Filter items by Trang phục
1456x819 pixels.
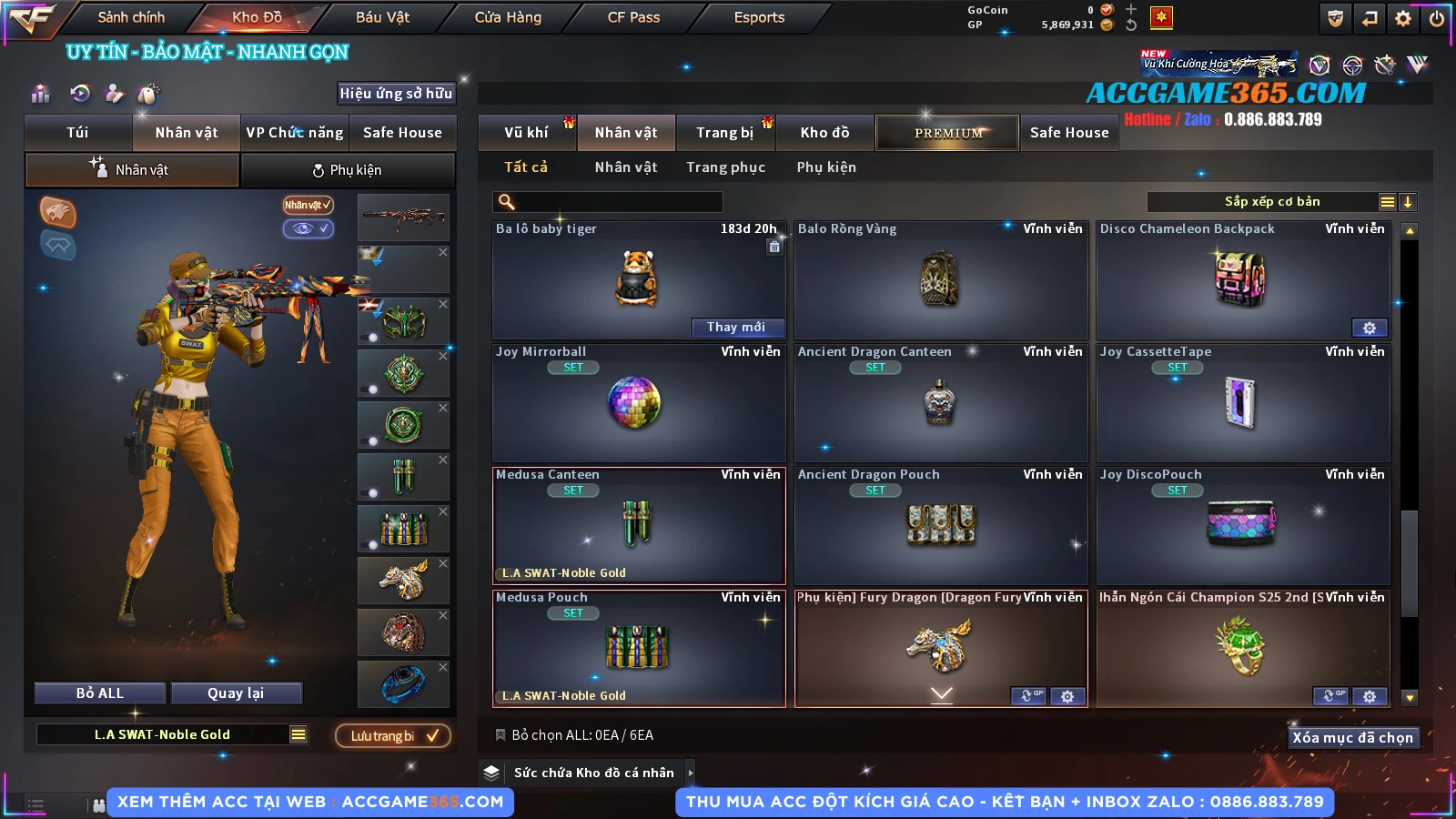725,167
